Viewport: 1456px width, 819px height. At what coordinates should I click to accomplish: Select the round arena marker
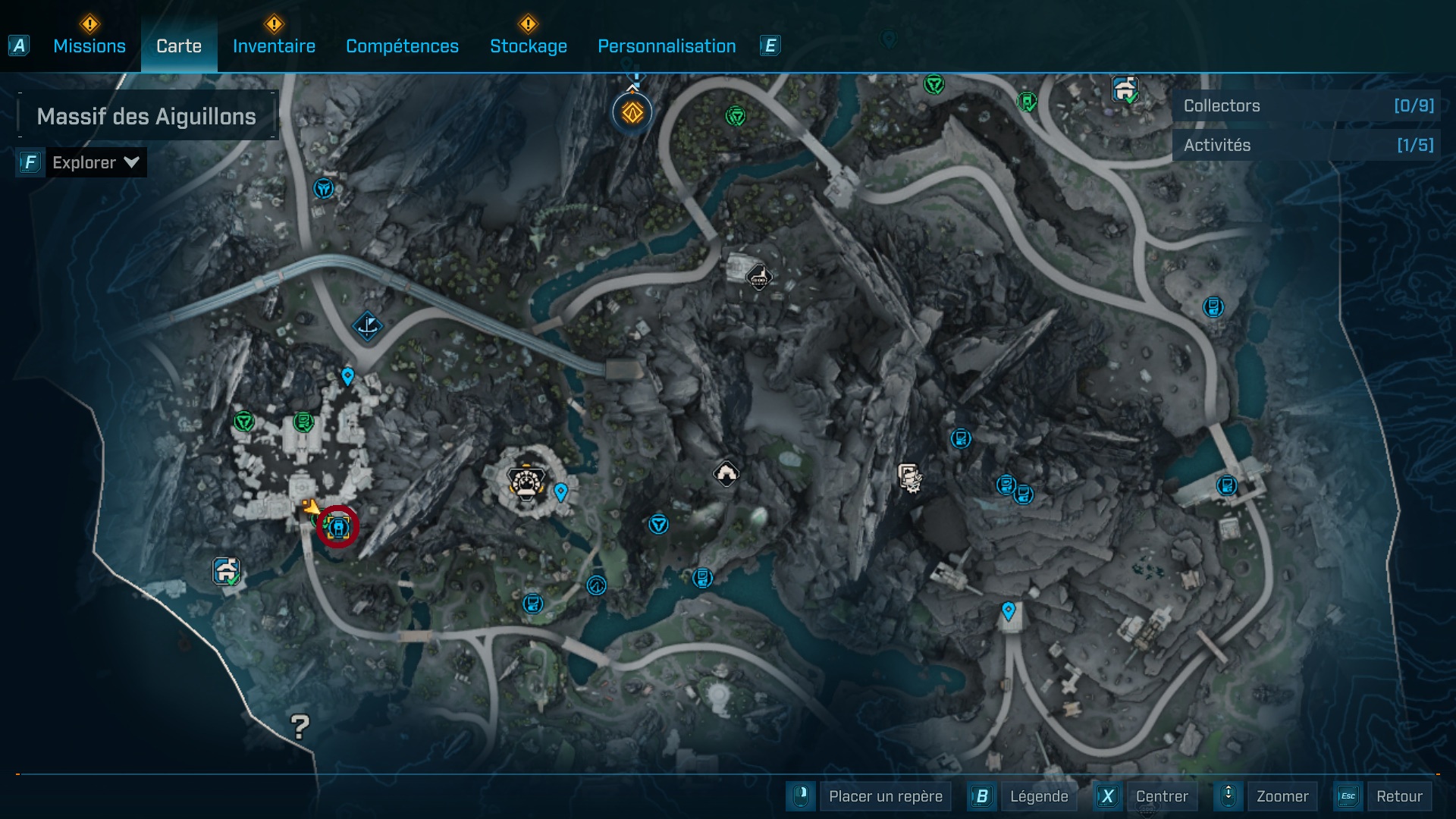526,481
